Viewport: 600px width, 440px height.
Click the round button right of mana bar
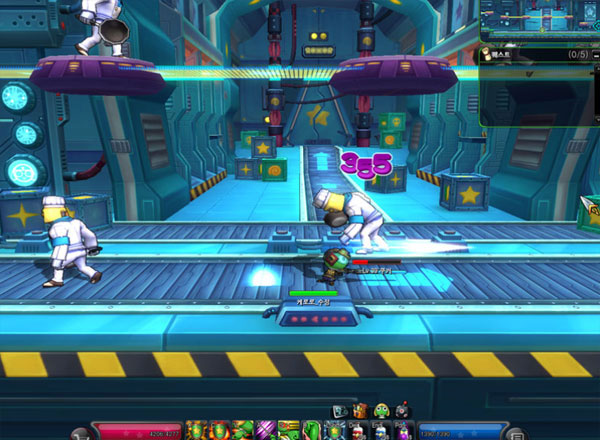point(515,434)
